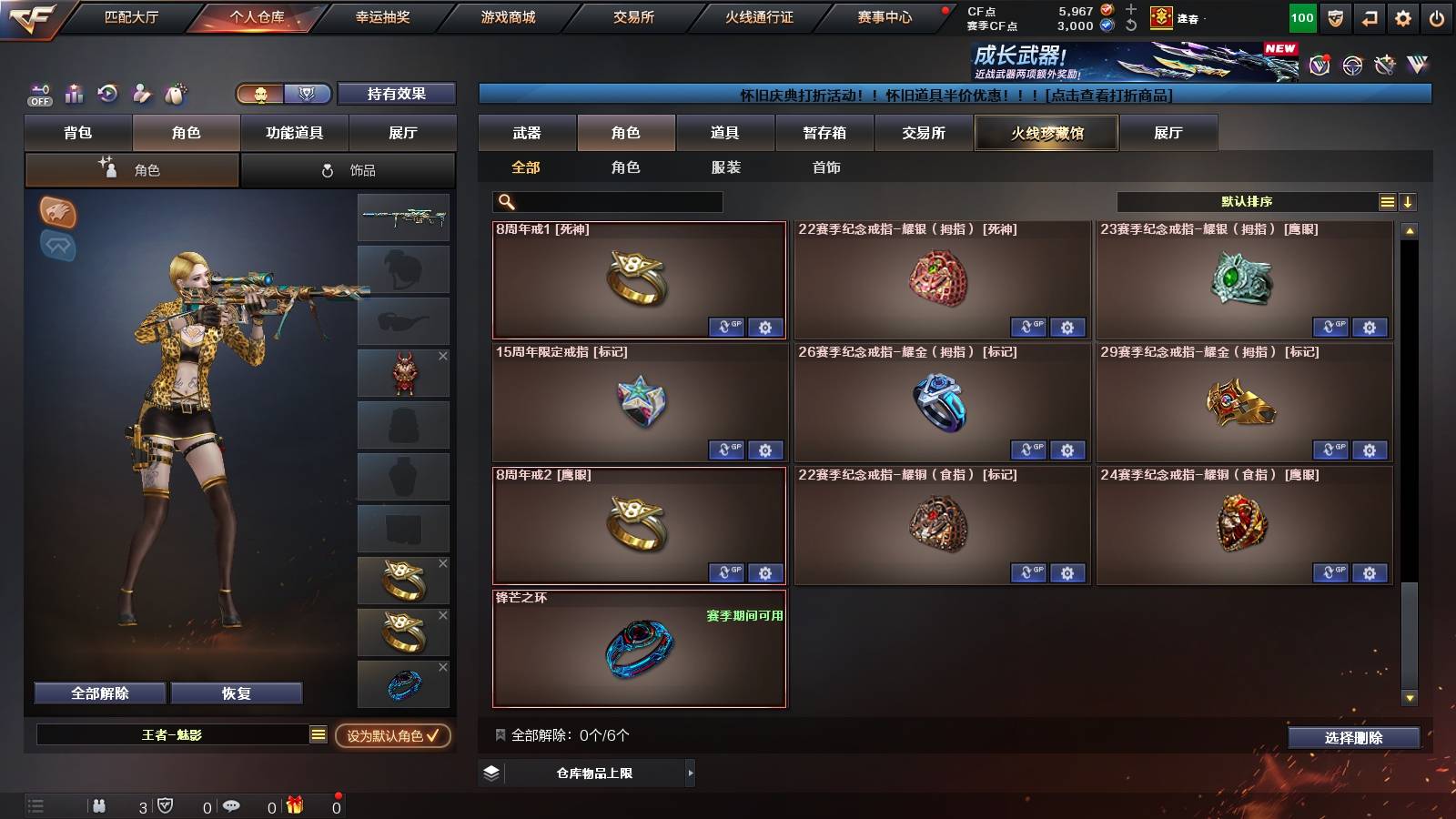Click the GP icon on the 8周年戒1 ring
Image resolution: width=1456 pixels, height=819 pixels.
coord(726,328)
